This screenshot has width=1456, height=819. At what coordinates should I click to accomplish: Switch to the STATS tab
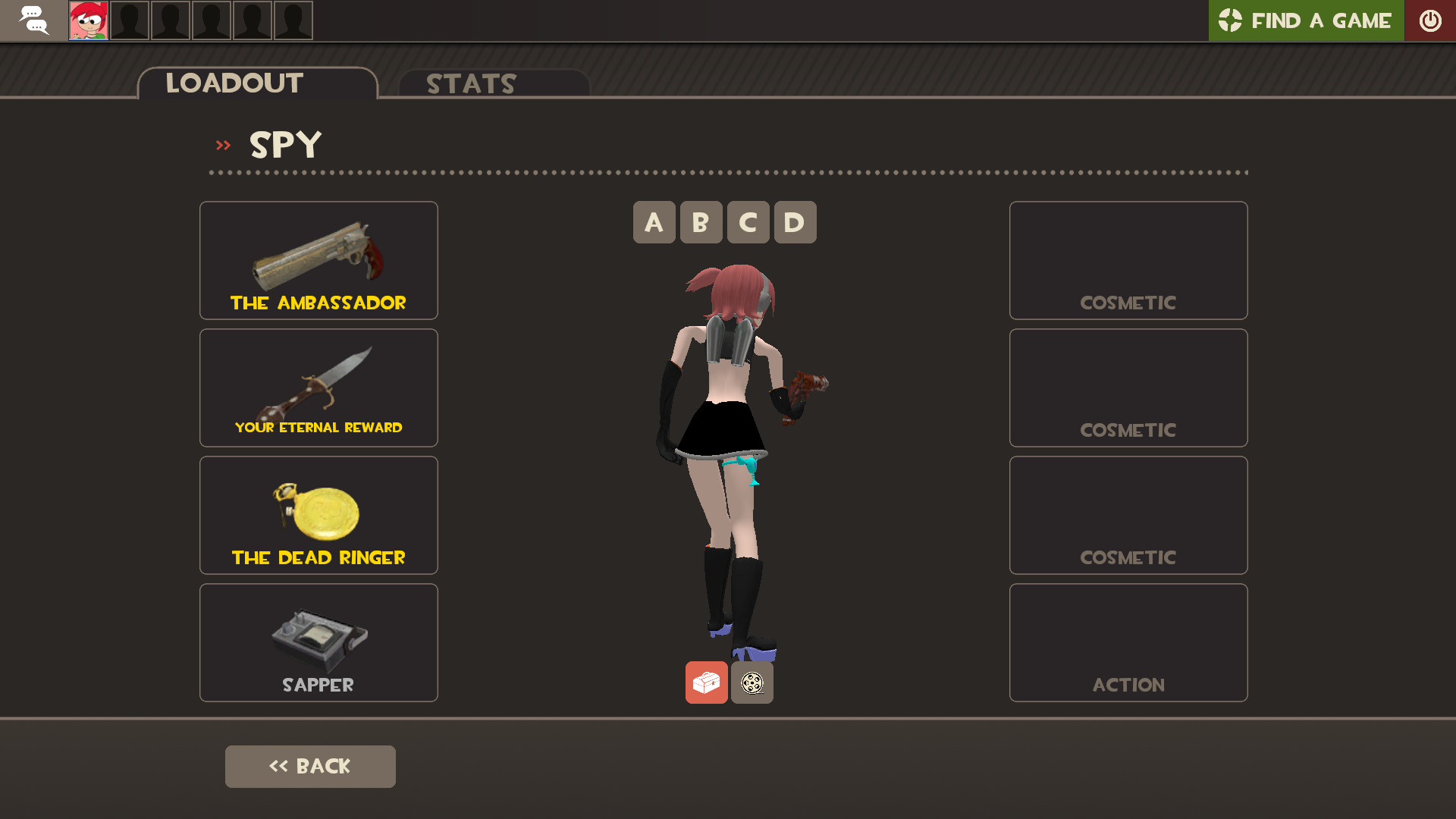470,83
